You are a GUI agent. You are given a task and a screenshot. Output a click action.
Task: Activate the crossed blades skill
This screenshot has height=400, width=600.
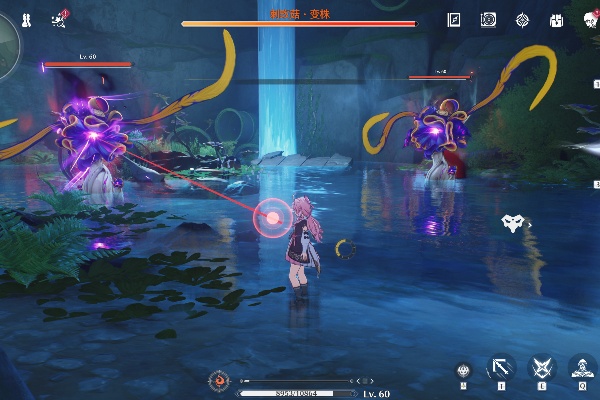click(x=542, y=368)
